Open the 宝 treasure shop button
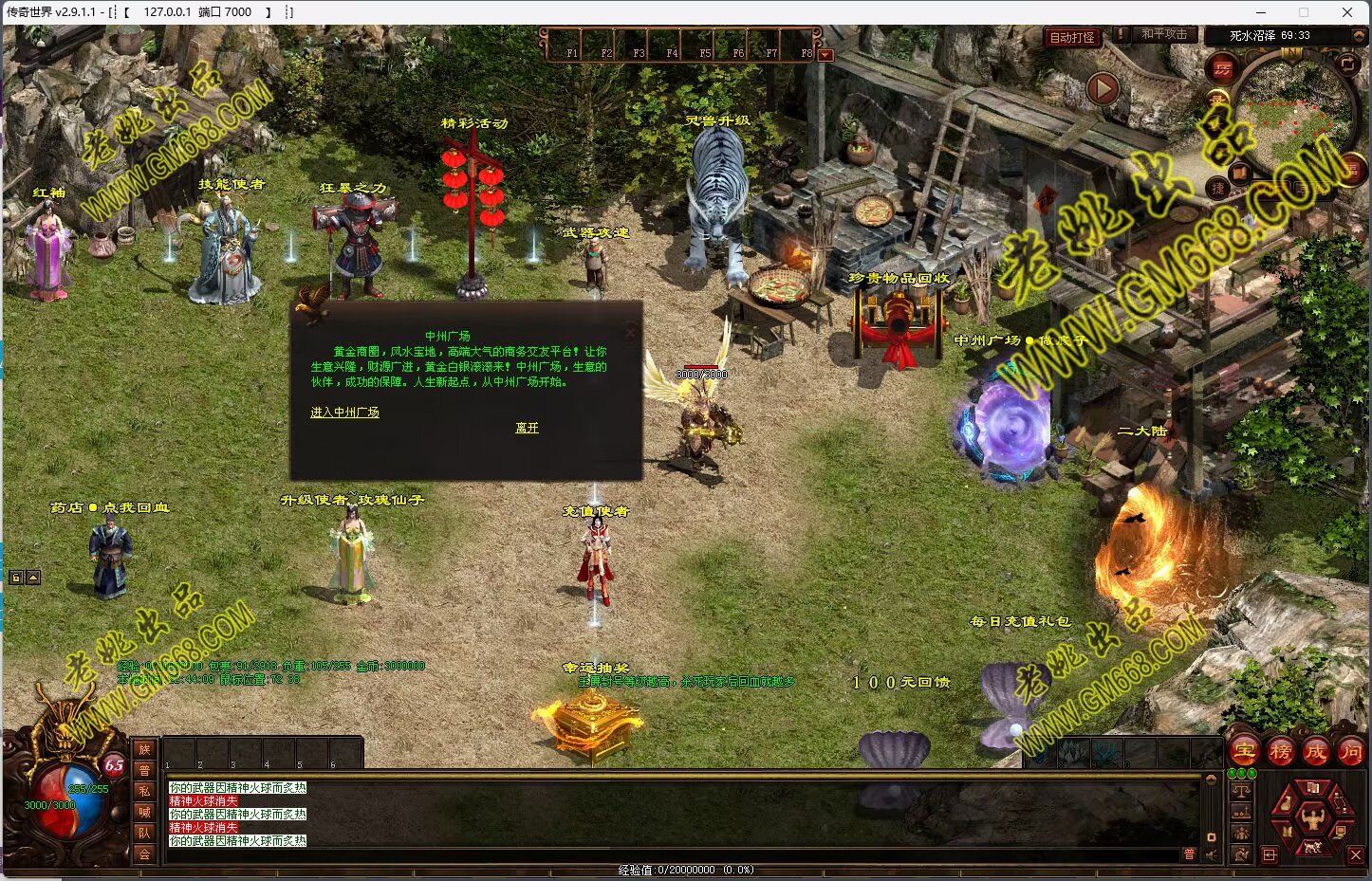Screen dimensions: 1372x881 pos(1244,752)
